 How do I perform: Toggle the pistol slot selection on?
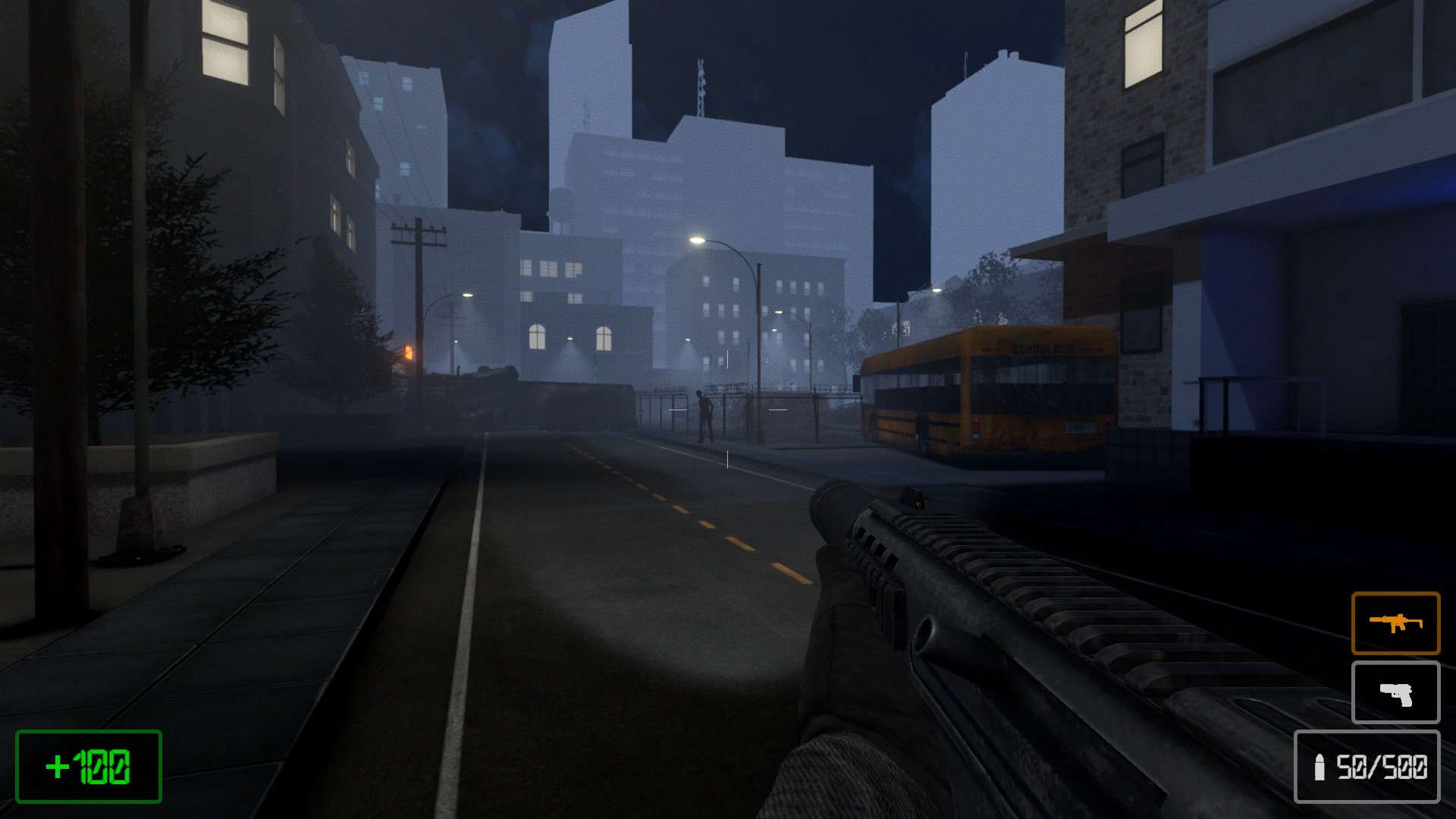(x=1395, y=692)
